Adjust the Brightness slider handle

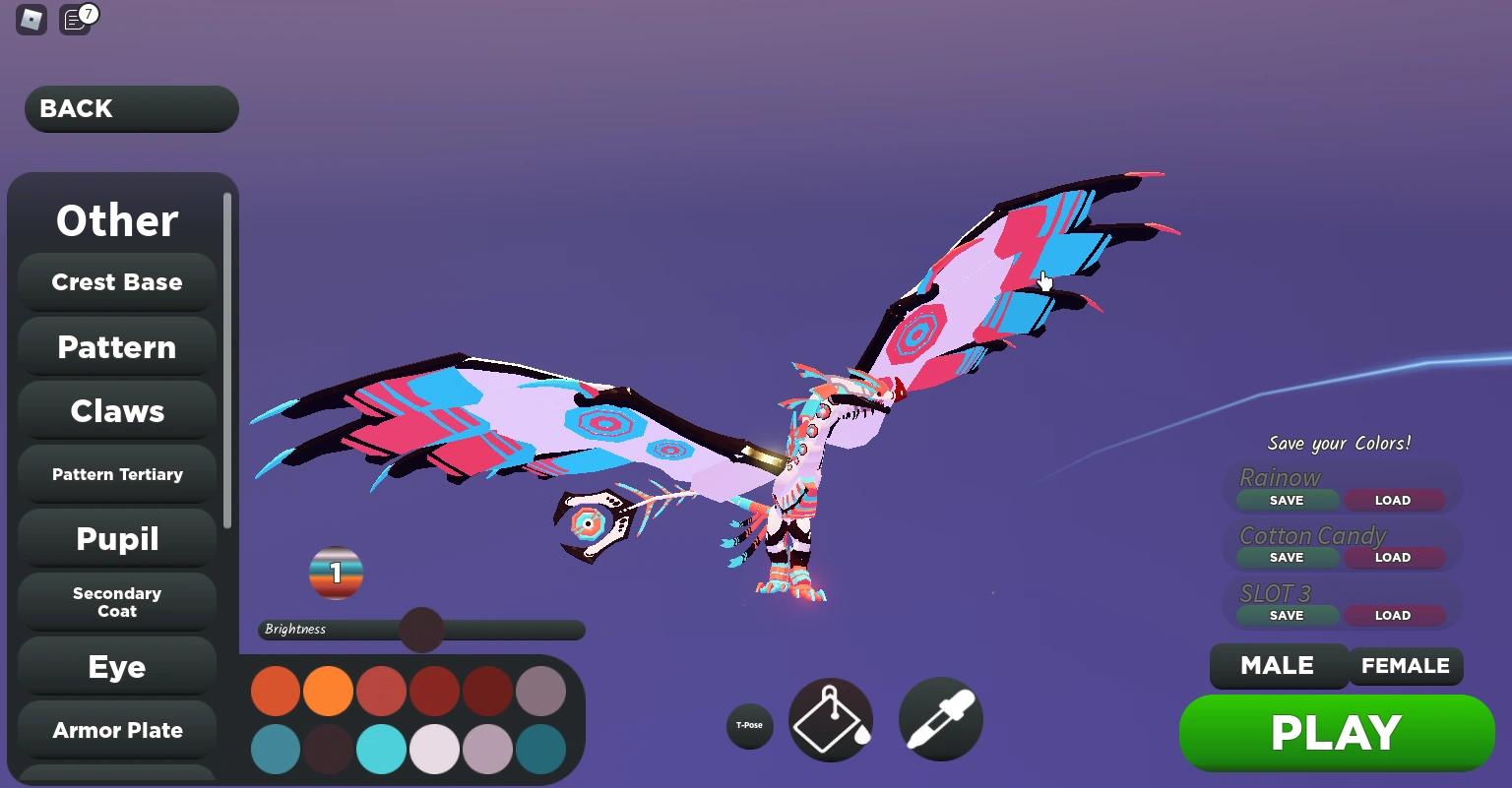pyautogui.click(x=421, y=630)
